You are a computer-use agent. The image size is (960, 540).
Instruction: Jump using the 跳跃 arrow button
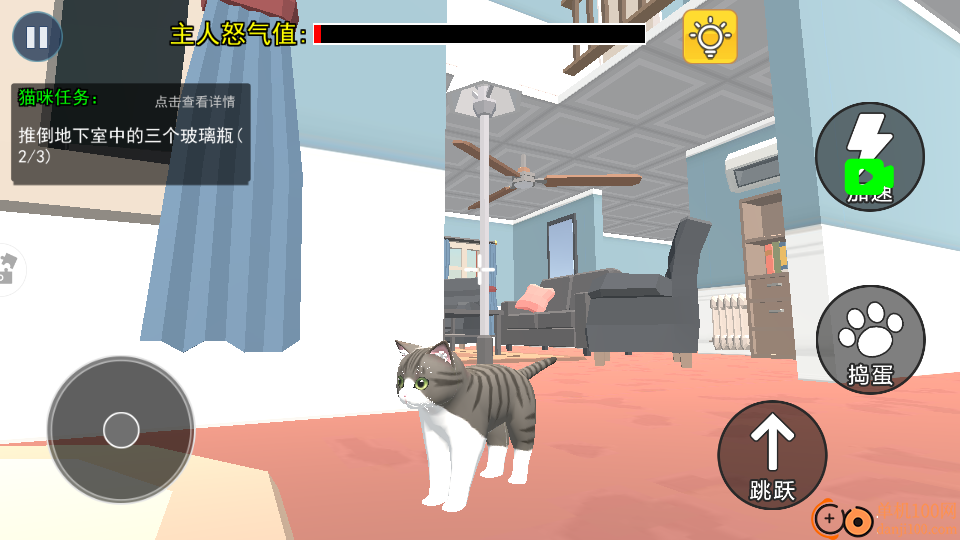pos(772,454)
